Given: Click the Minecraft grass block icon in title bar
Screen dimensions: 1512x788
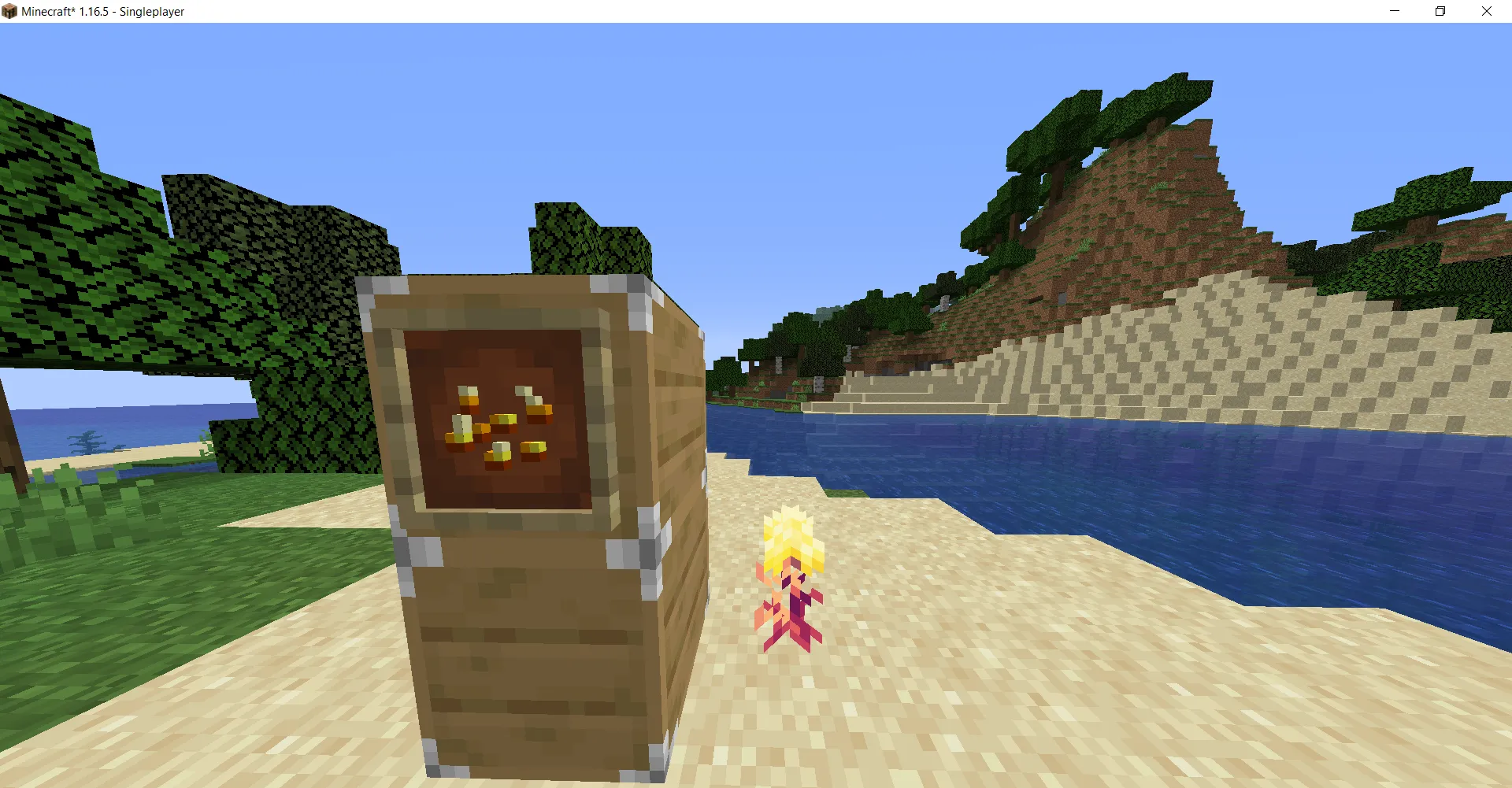Looking at the screenshot, I should tap(11, 11).
